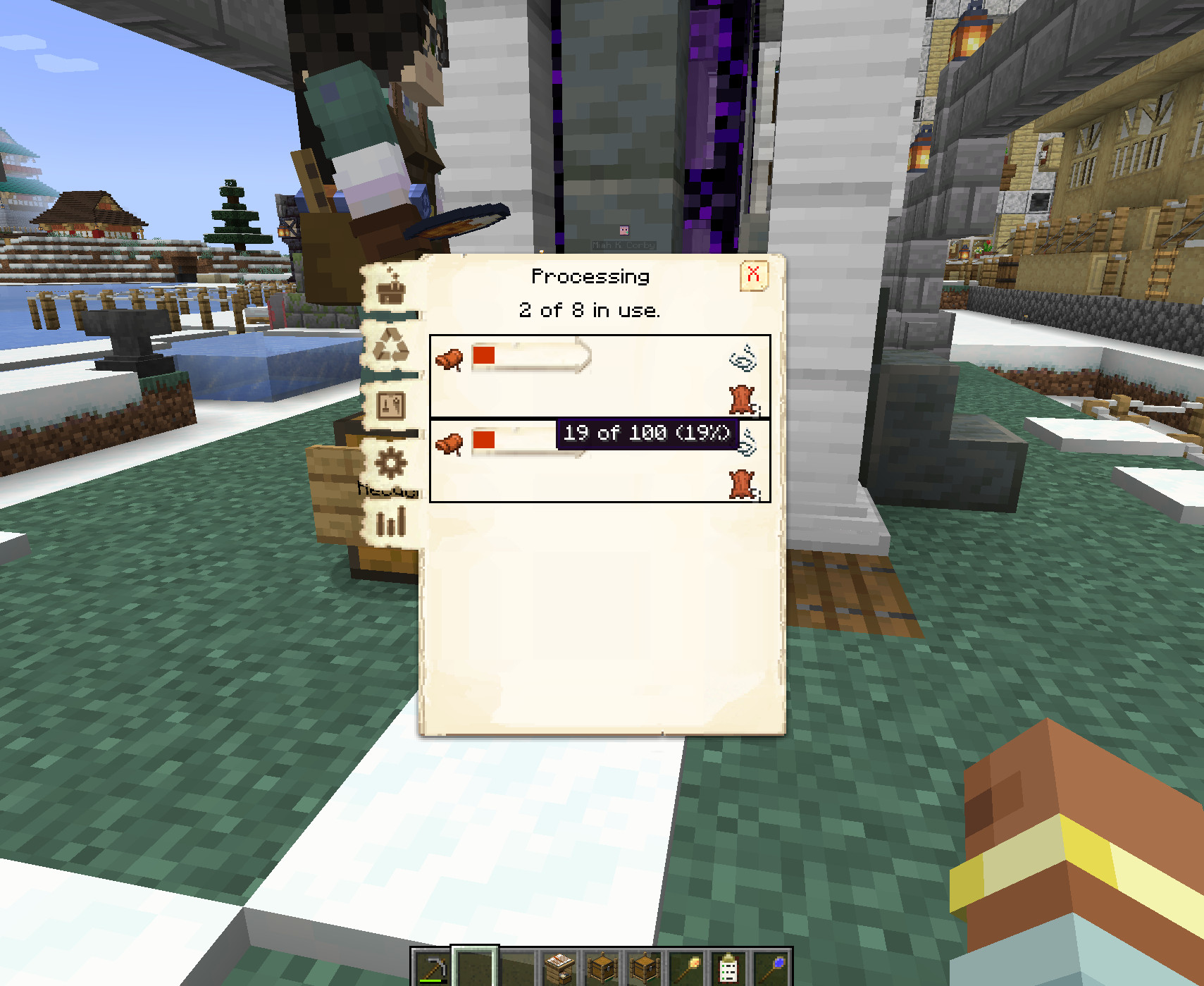Image resolution: width=1204 pixels, height=986 pixels.
Task: View the statistics bar-chart tab
Action: (391, 522)
